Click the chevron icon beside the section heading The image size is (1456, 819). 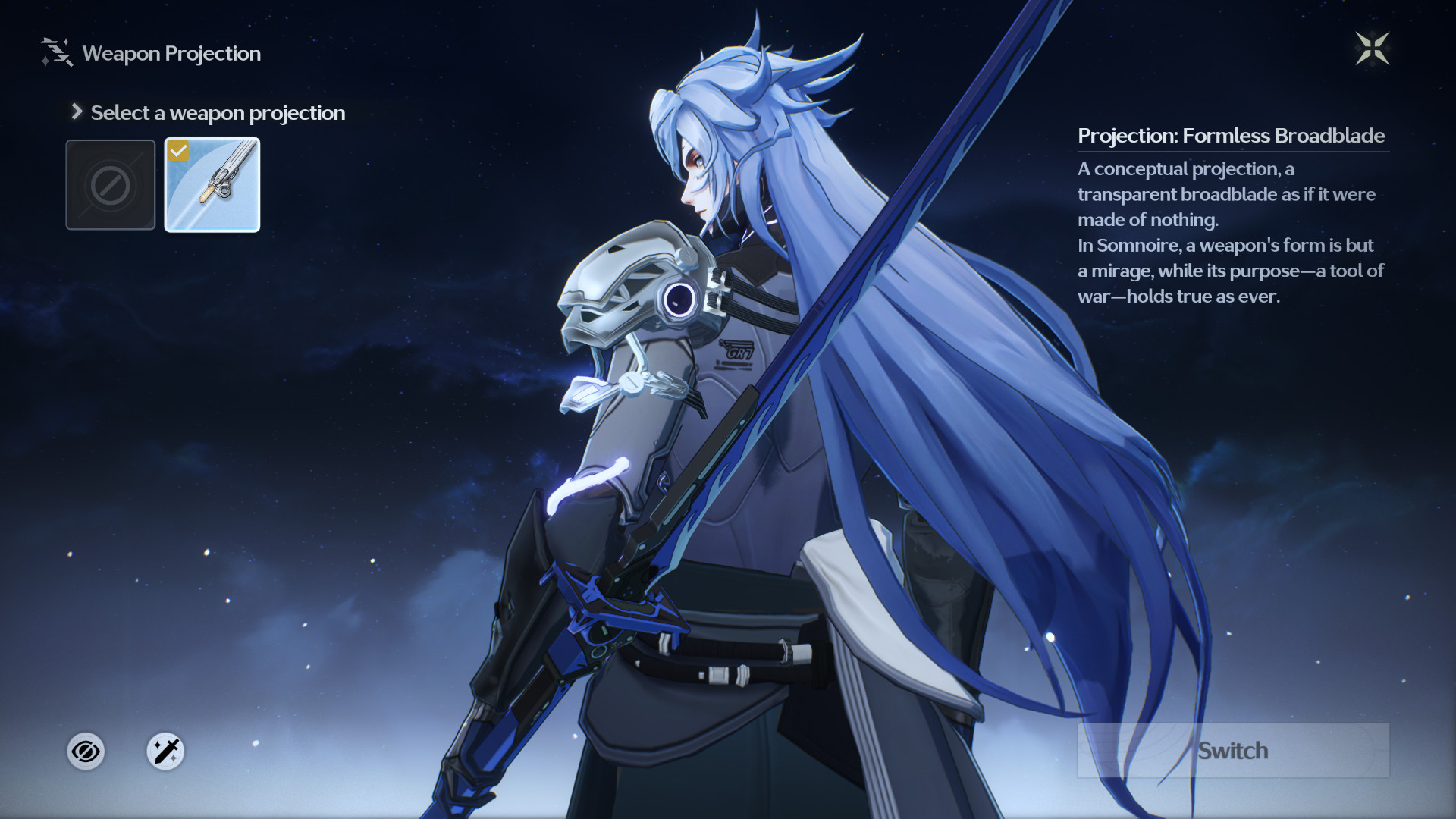coord(75,111)
